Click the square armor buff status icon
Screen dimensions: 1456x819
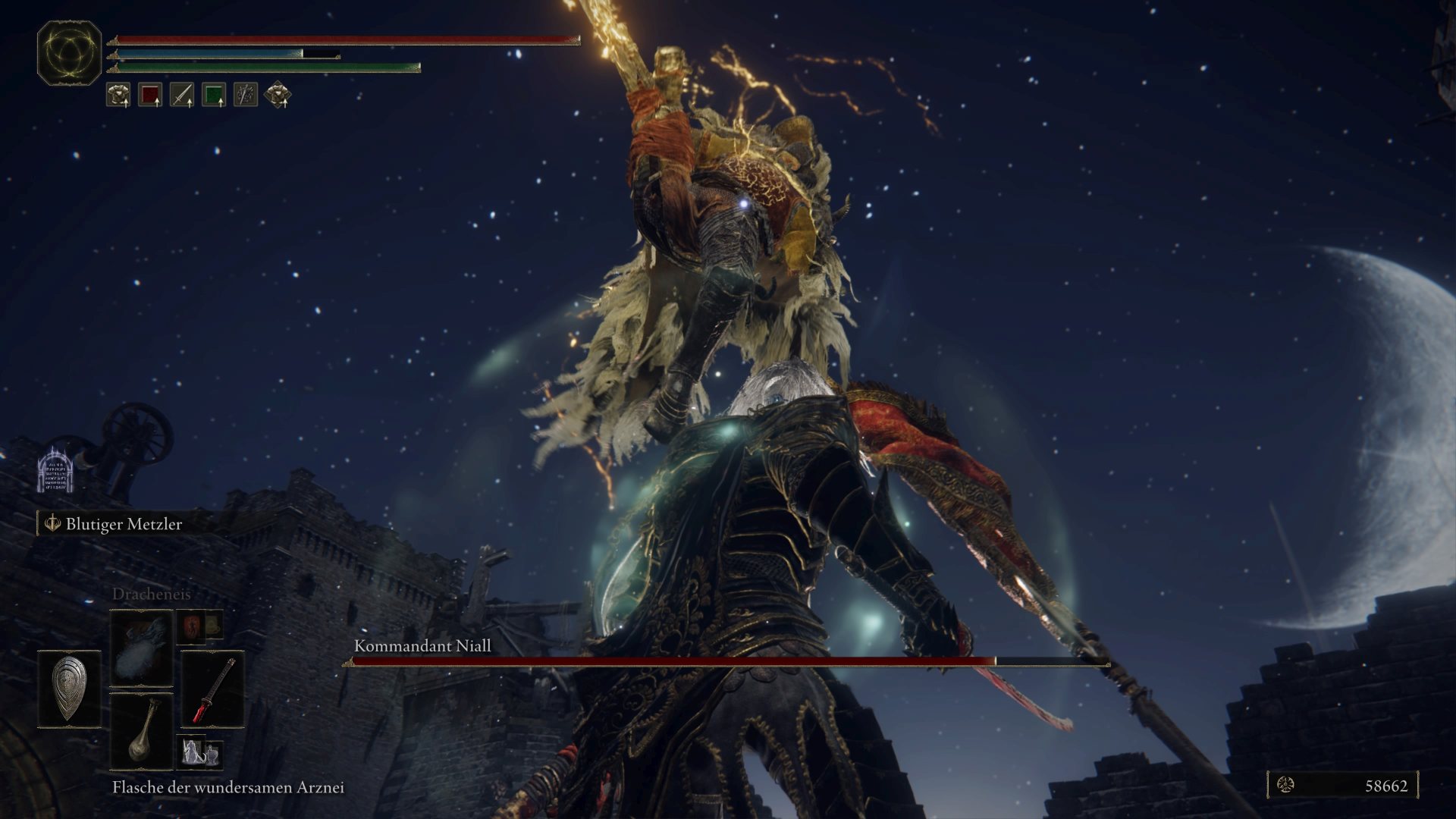pos(118,95)
